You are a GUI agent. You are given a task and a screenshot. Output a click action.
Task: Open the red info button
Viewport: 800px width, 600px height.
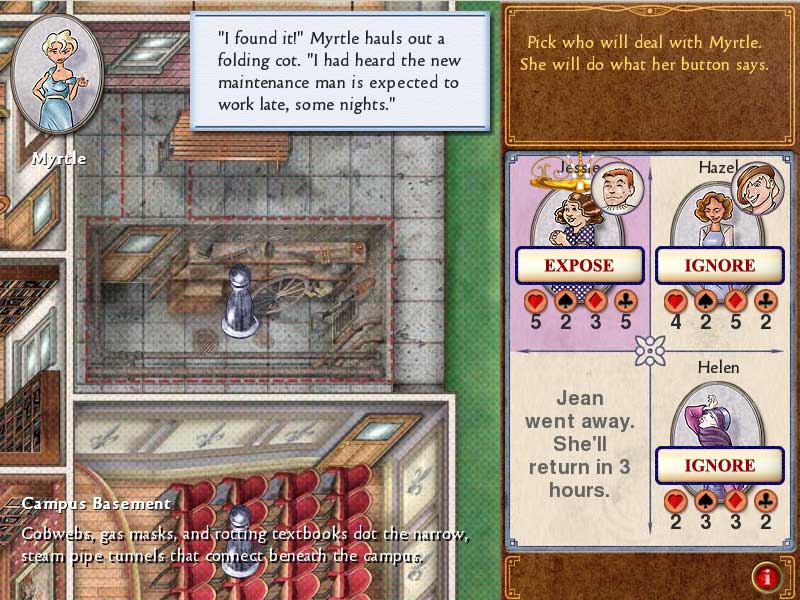(767, 575)
